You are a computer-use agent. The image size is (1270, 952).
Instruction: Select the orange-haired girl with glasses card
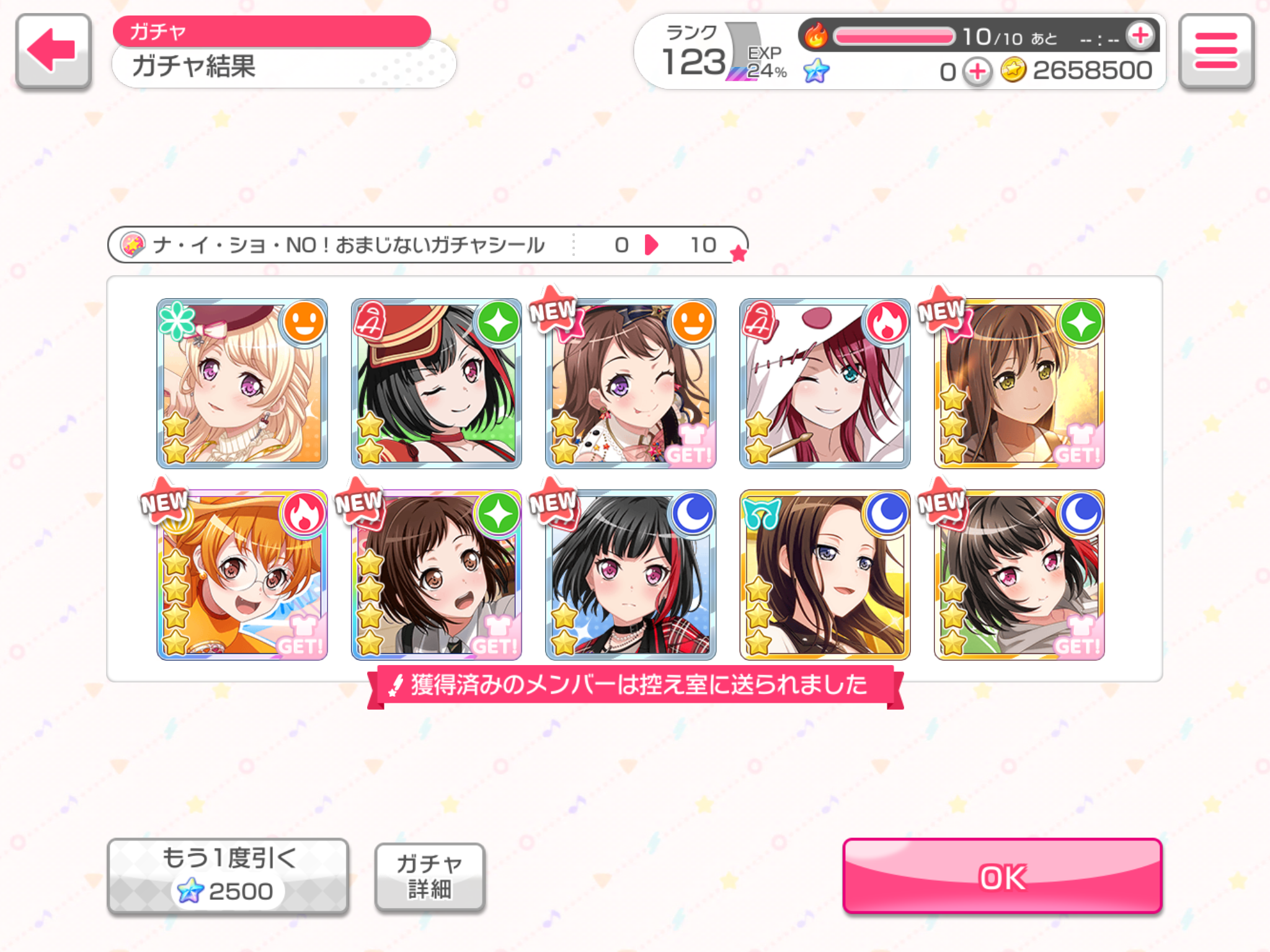point(242,575)
